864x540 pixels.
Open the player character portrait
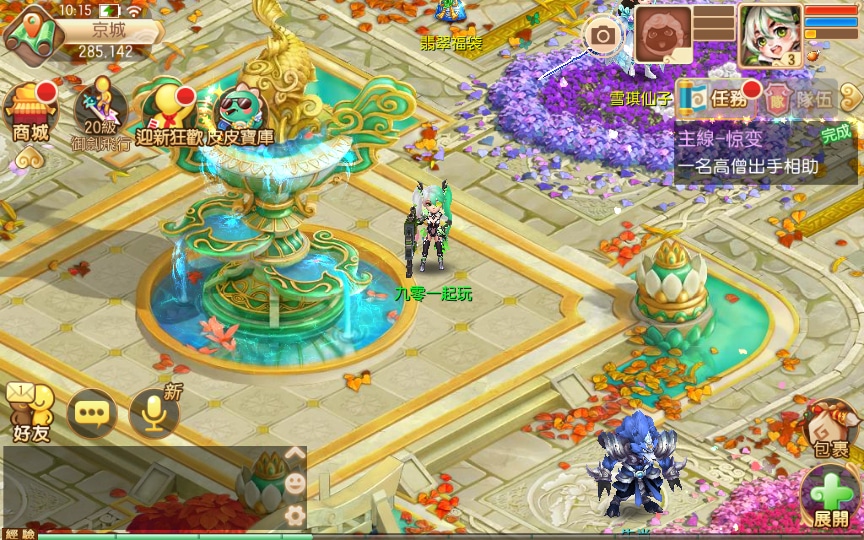[x=770, y=34]
